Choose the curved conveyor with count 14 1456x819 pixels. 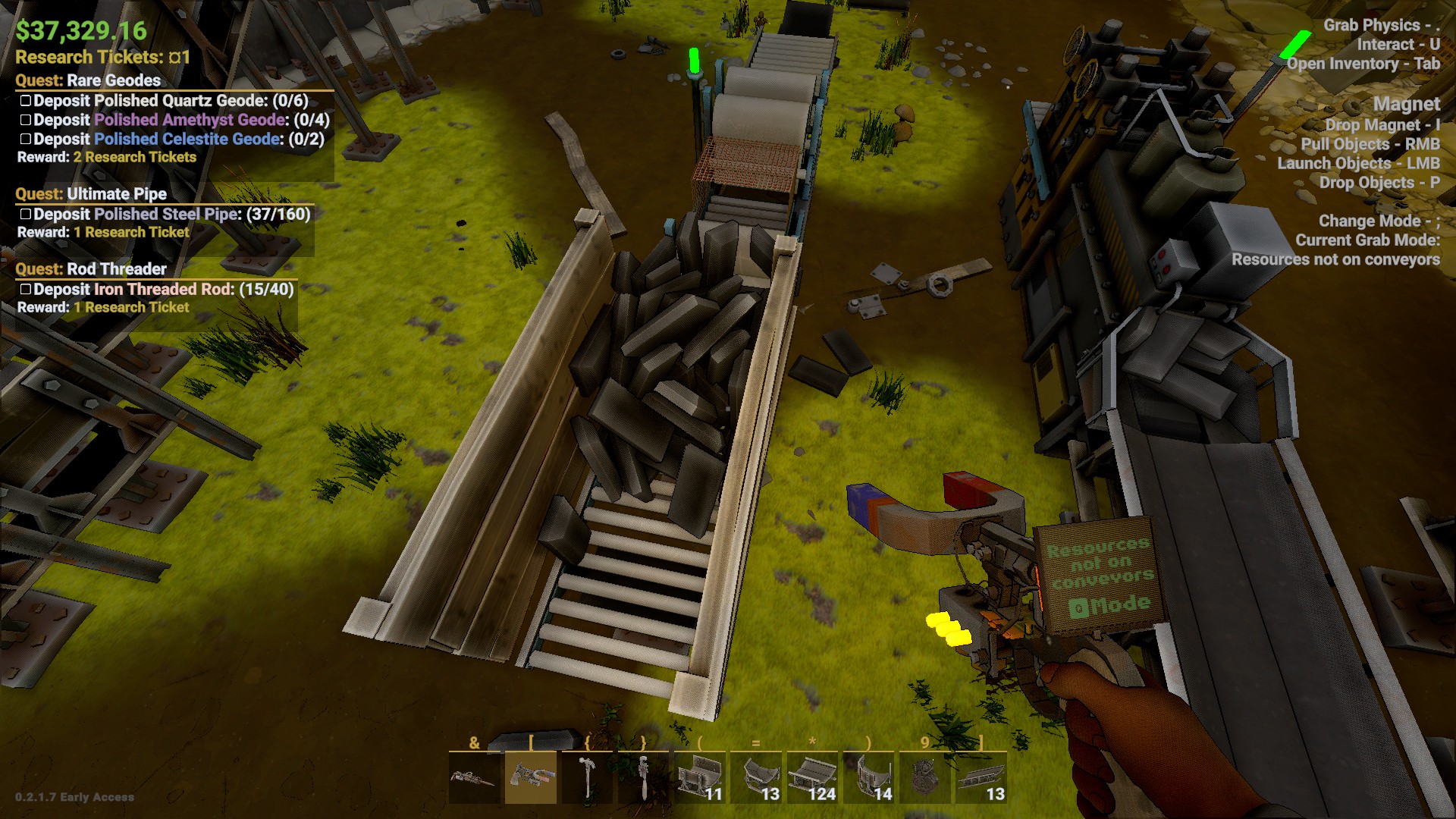[x=868, y=777]
